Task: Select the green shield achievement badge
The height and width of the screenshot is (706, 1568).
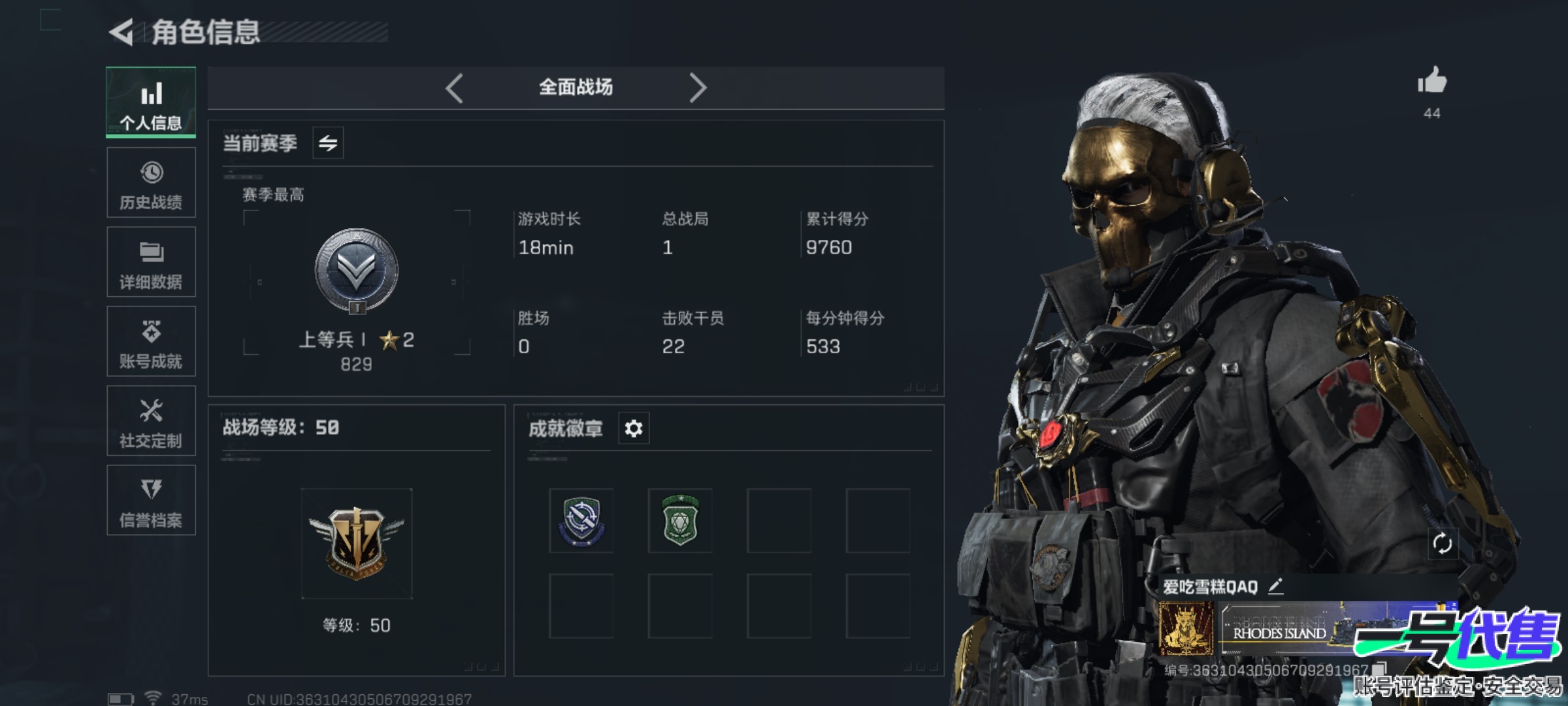Action: [x=680, y=520]
